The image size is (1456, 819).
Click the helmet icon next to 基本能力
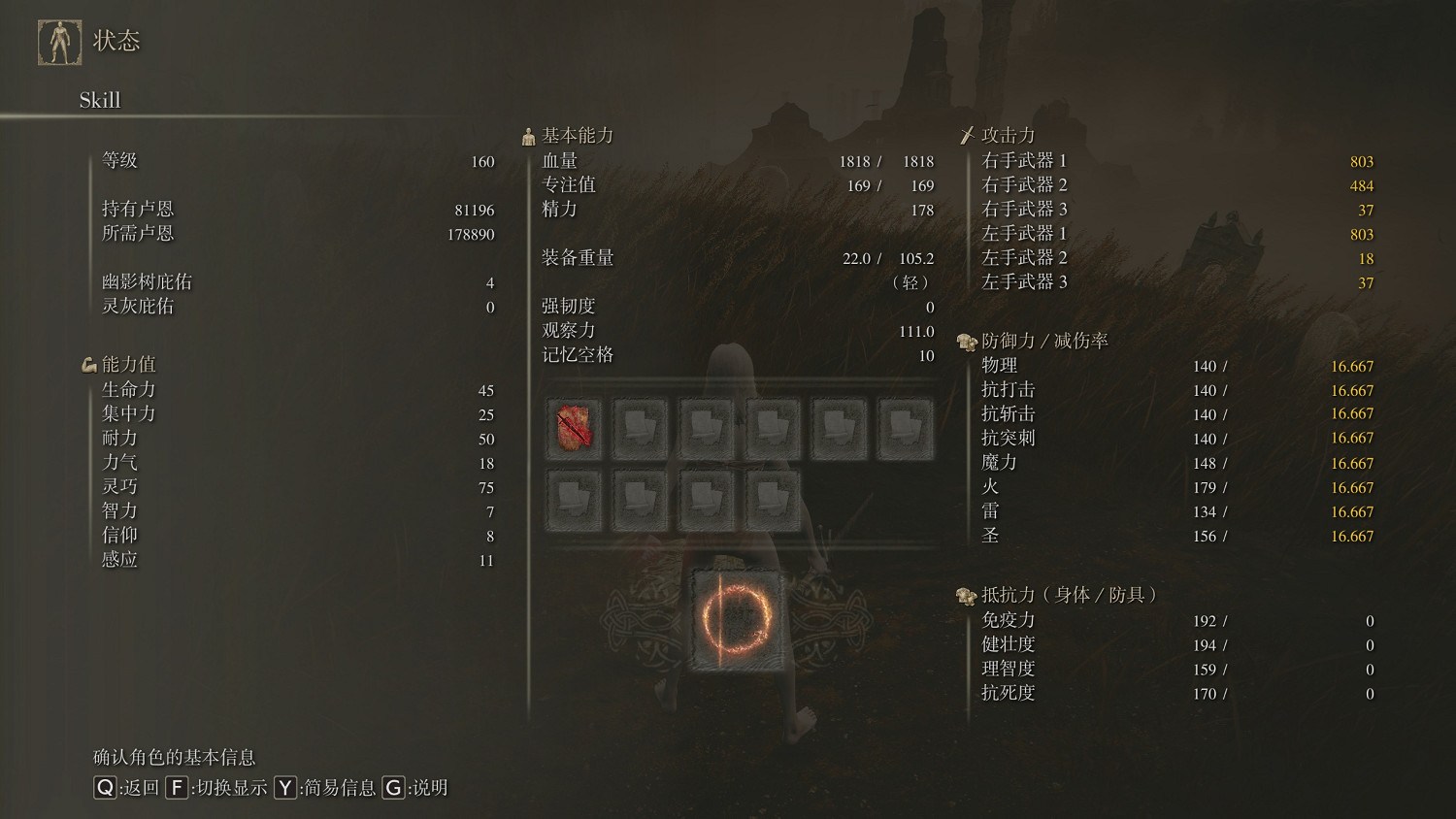(528, 134)
